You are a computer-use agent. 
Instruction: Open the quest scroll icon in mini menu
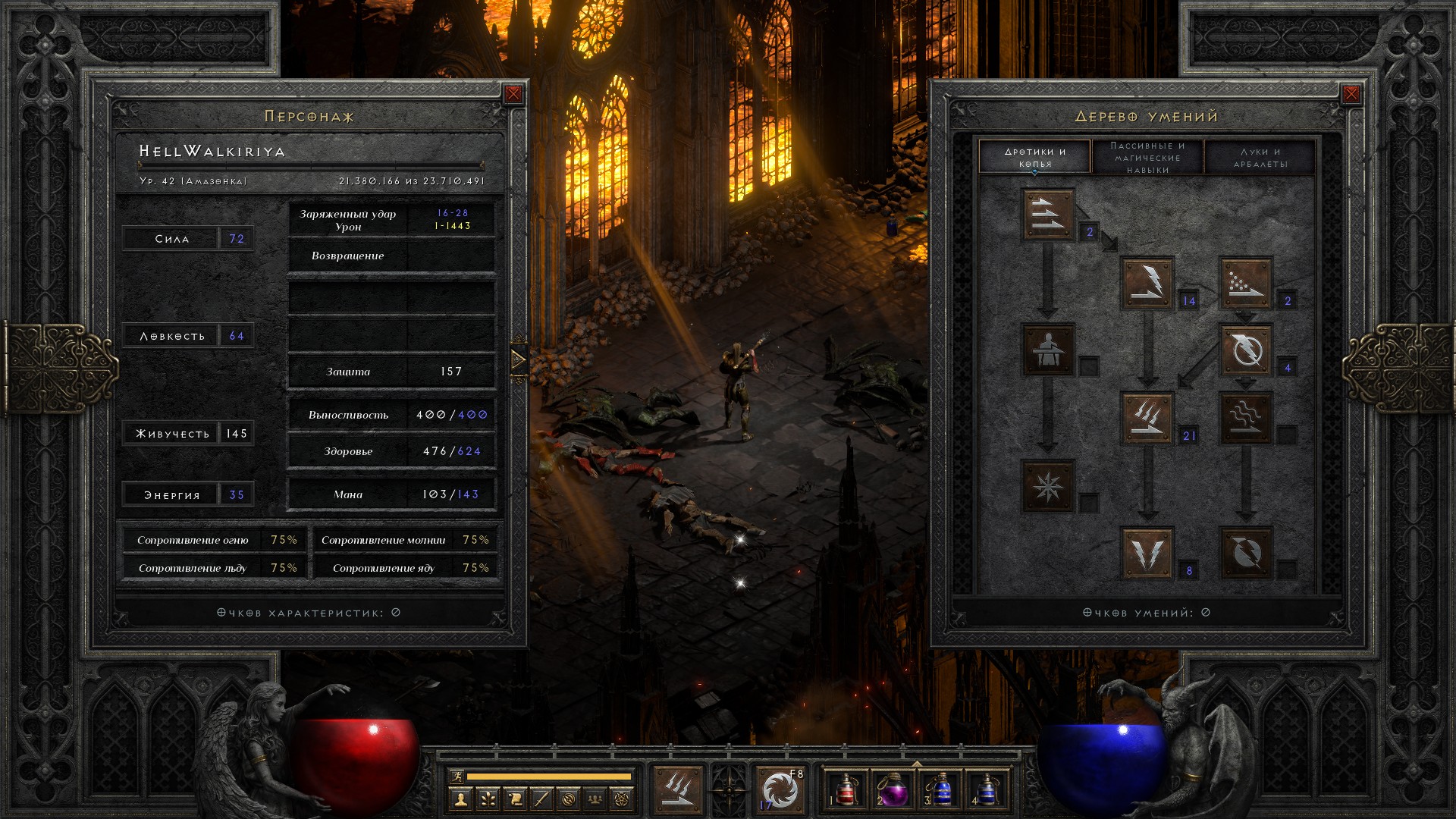[514, 799]
